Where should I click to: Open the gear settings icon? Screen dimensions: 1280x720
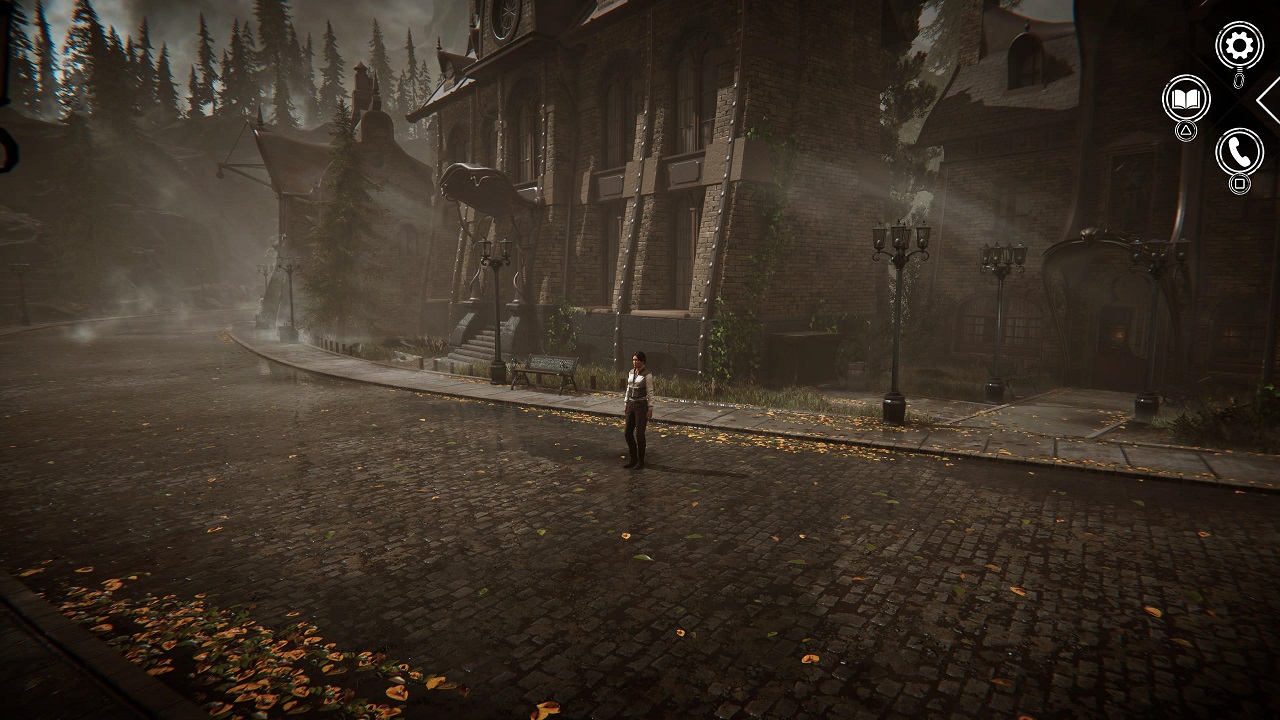point(1239,45)
